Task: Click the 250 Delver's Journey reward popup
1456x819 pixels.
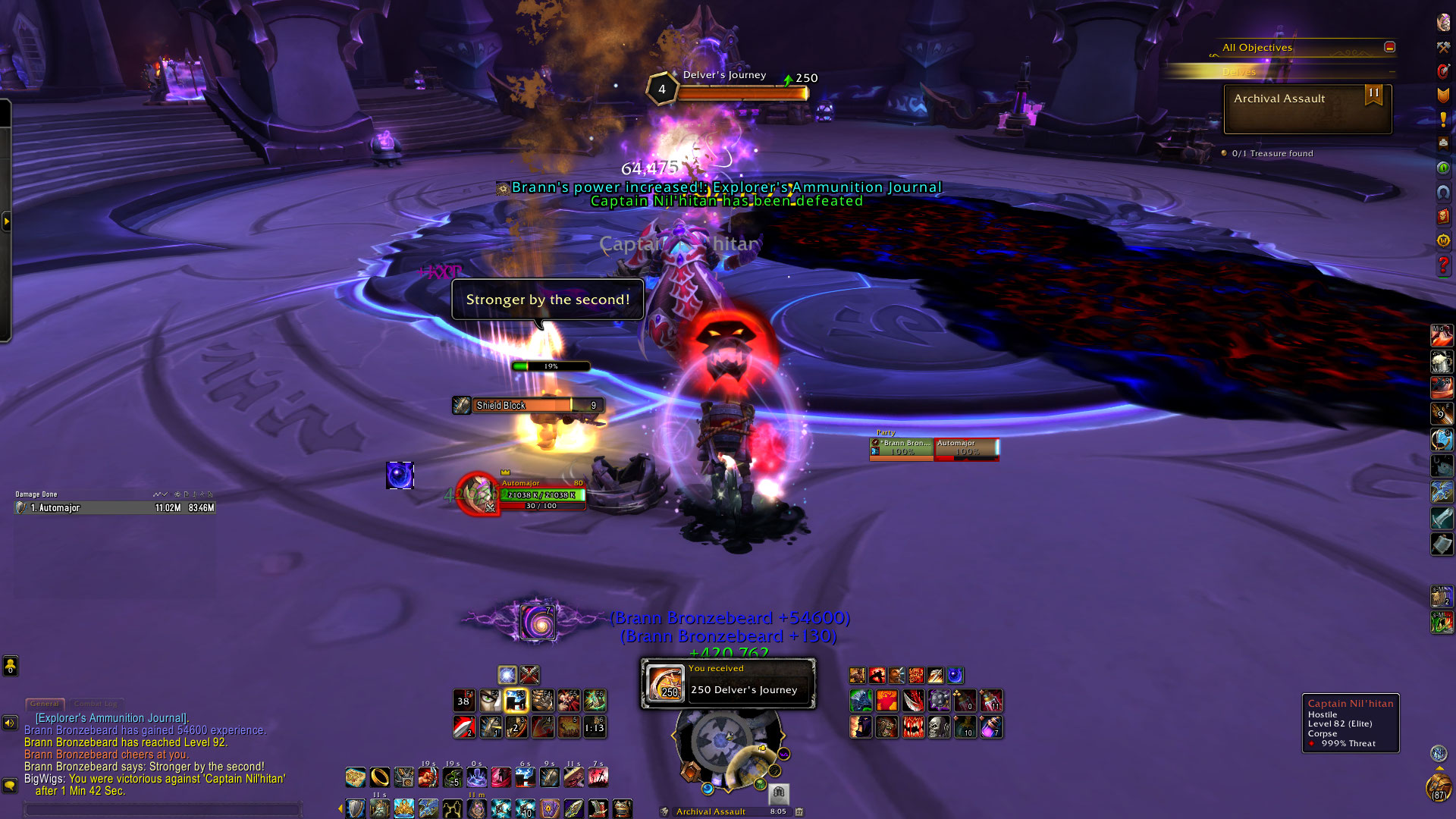Action: pos(728,683)
